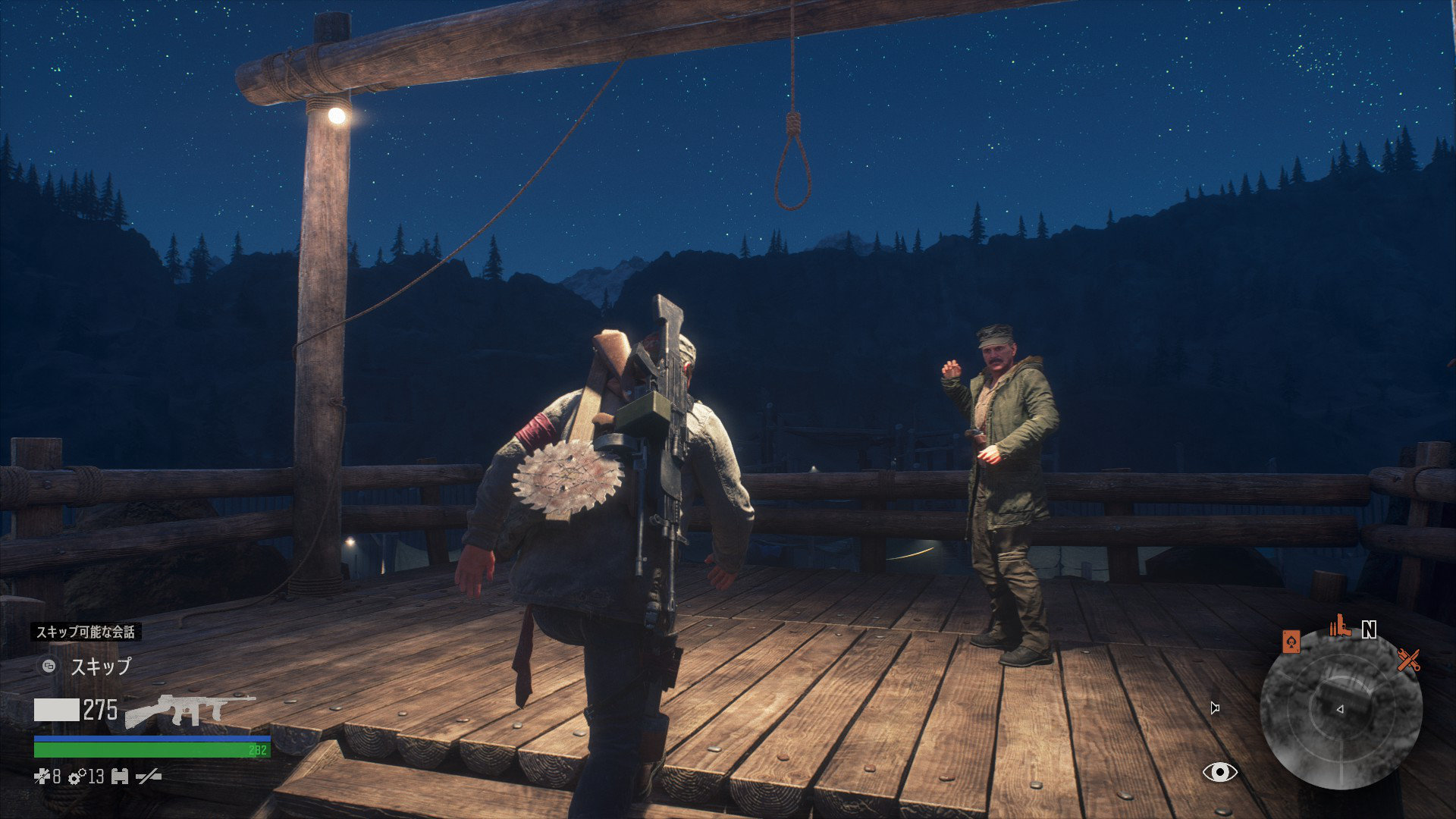Click the orange wrench mechanic marker

click(x=1408, y=660)
